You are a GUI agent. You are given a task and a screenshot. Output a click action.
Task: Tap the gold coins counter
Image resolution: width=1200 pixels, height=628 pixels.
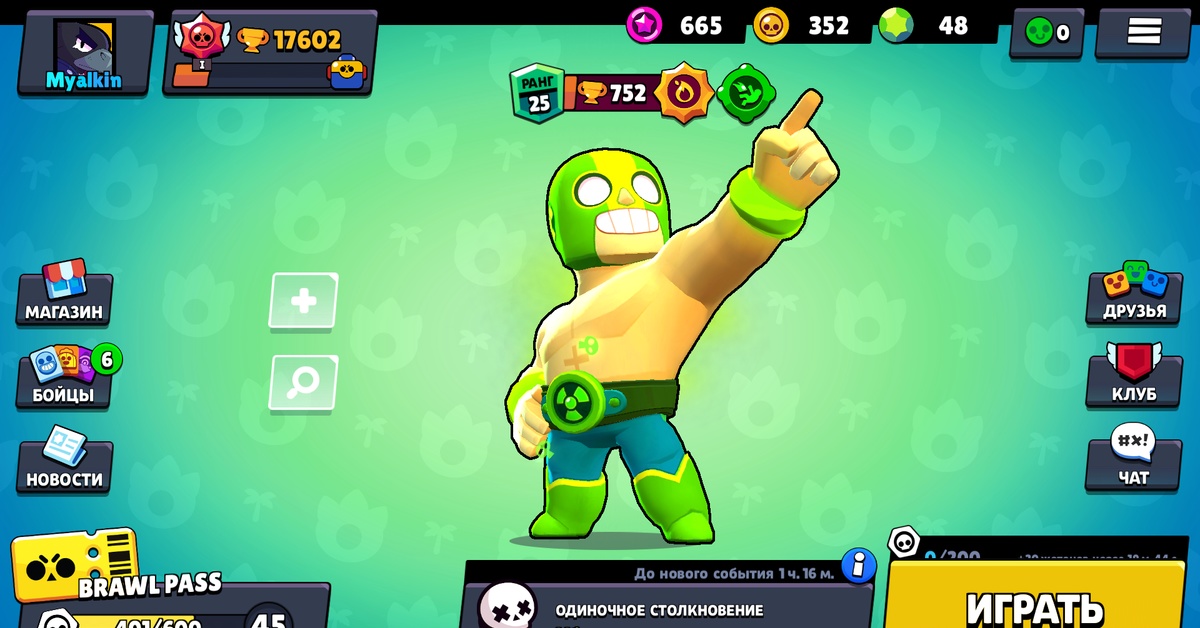click(801, 25)
